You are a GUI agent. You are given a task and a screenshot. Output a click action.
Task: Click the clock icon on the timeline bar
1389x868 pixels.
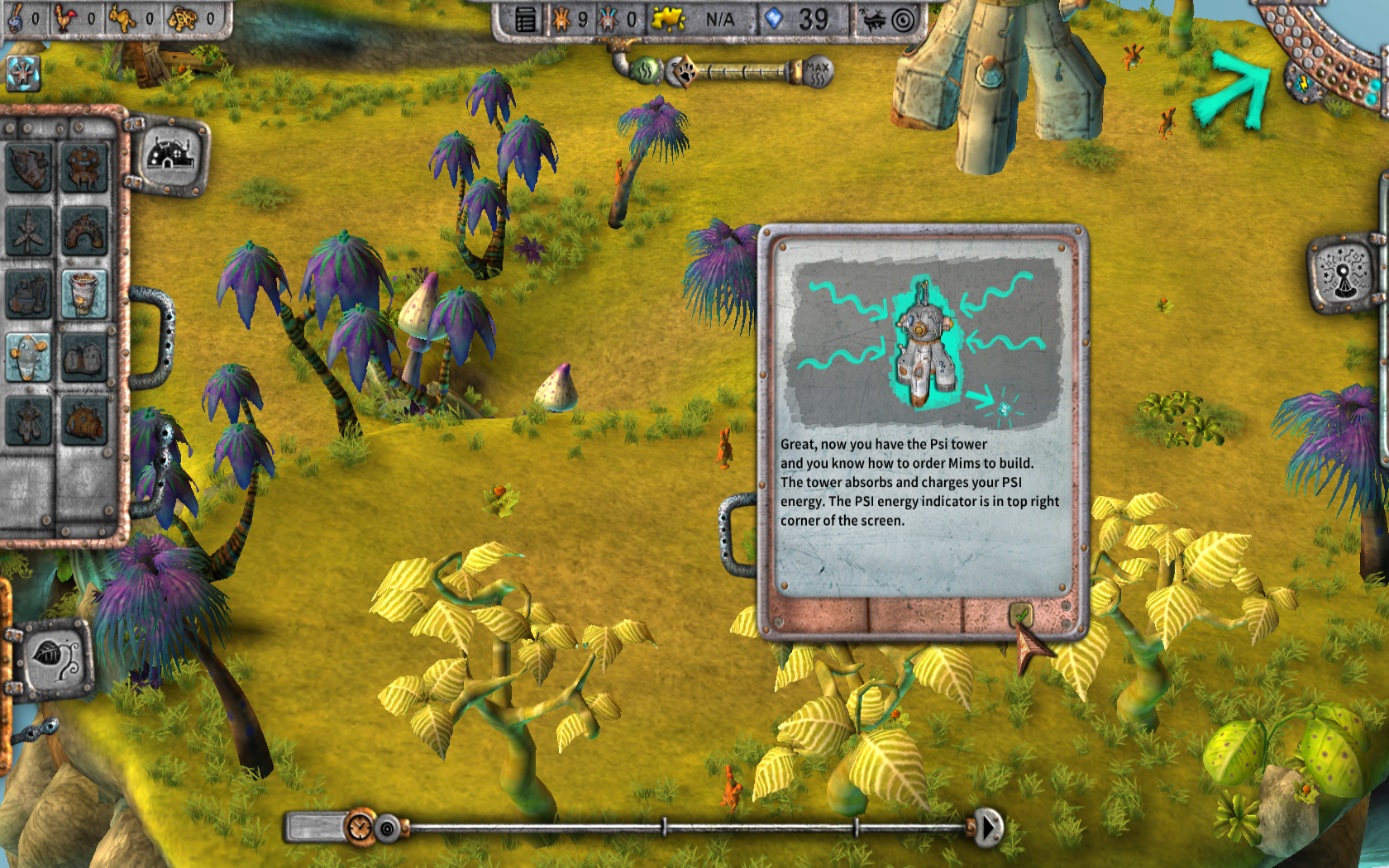[x=360, y=827]
